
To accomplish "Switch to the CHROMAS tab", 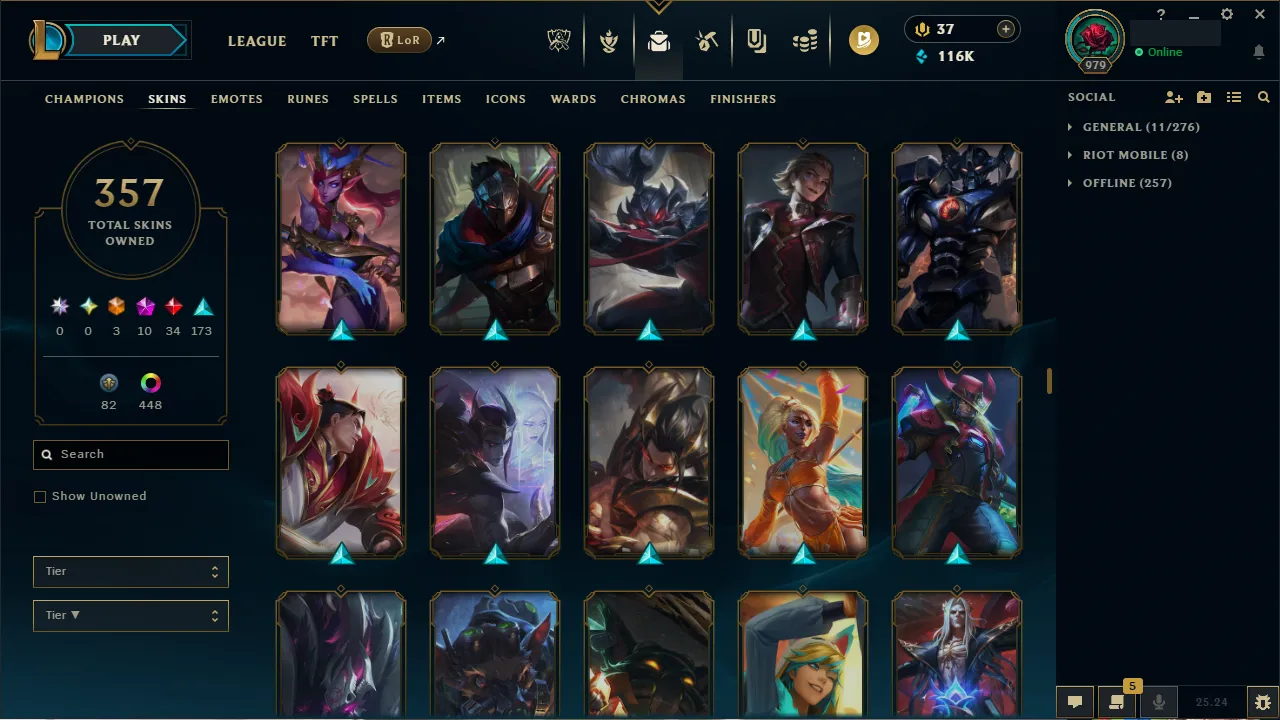I will pyautogui.click(x=653, y=99).
